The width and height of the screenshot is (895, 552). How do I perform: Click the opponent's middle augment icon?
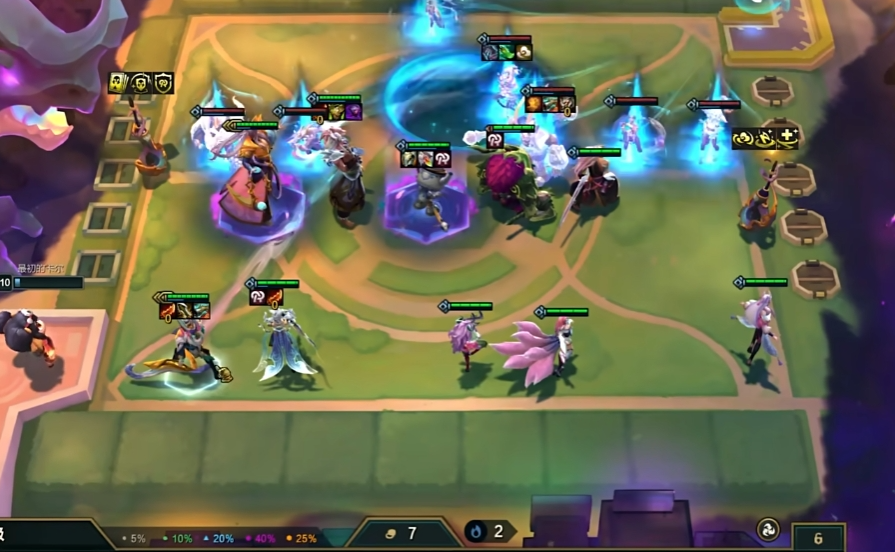point(766,137)
